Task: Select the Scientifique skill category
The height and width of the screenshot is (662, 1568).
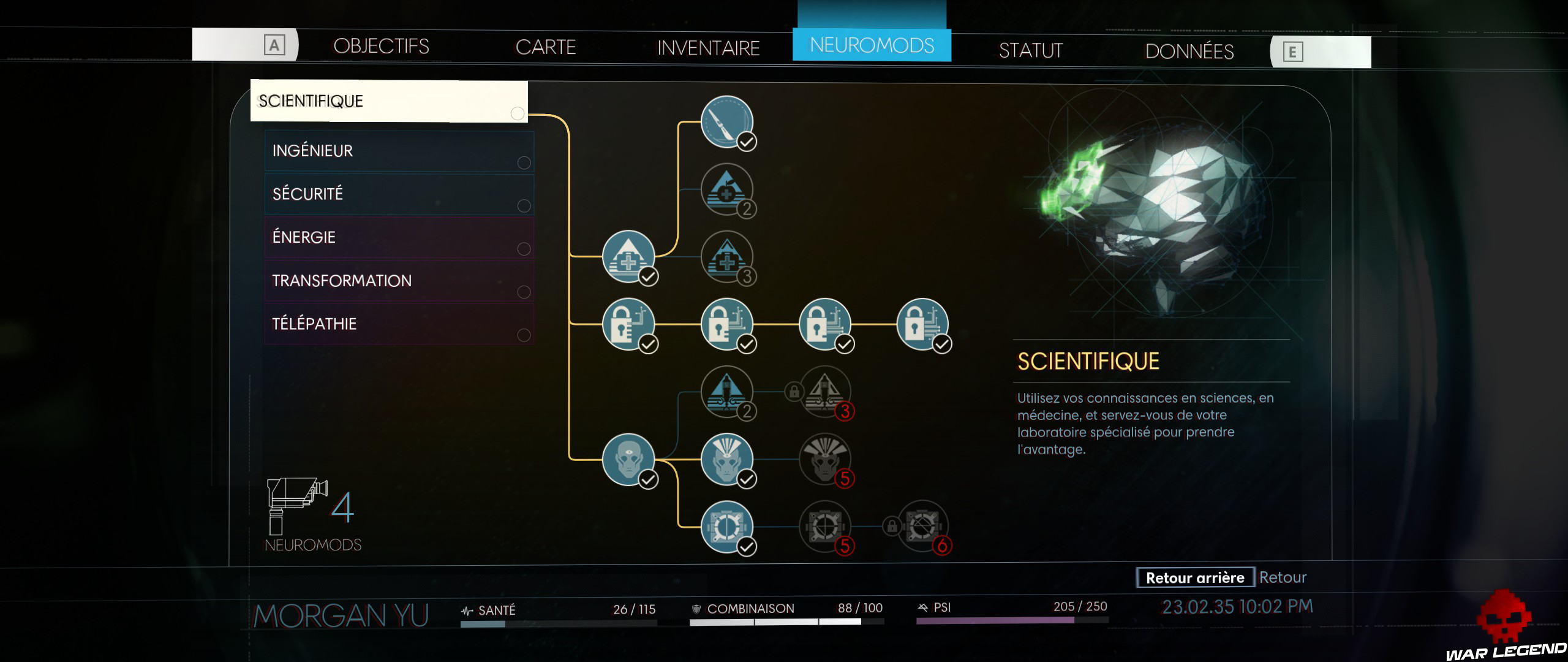Action: coord(389,101)
